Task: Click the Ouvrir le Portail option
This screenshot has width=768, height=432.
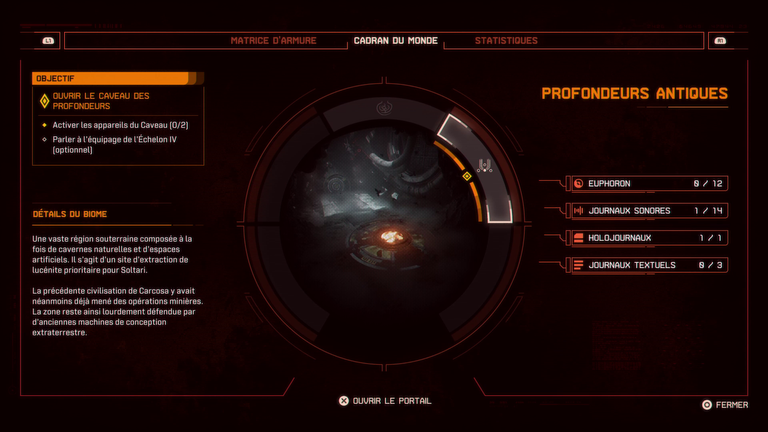Action: [386, 401]
